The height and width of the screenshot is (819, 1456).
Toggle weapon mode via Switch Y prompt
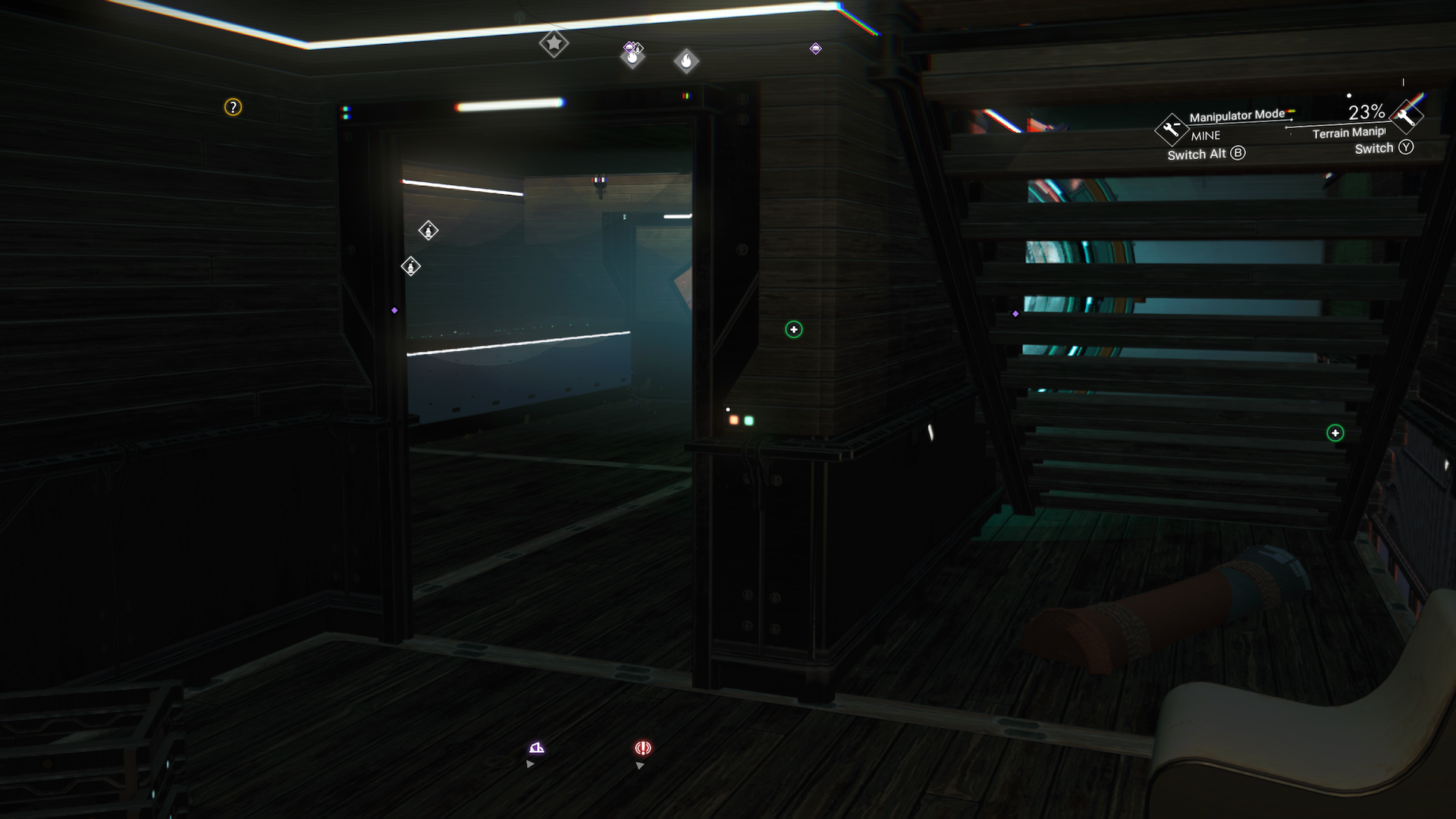pyautogui.click(x=1383, y=148)
